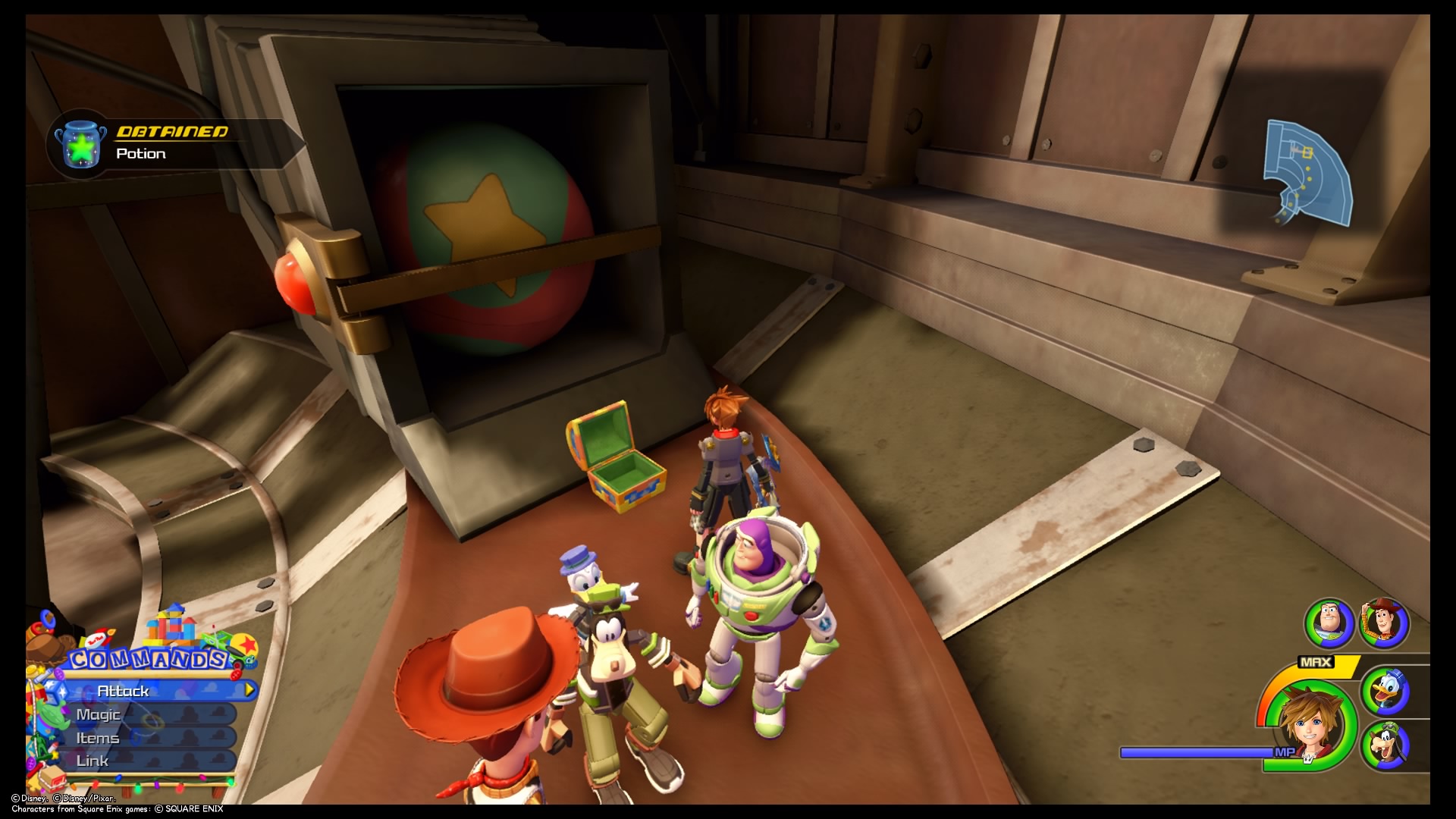Click the Potion text label

click(140, 153)
